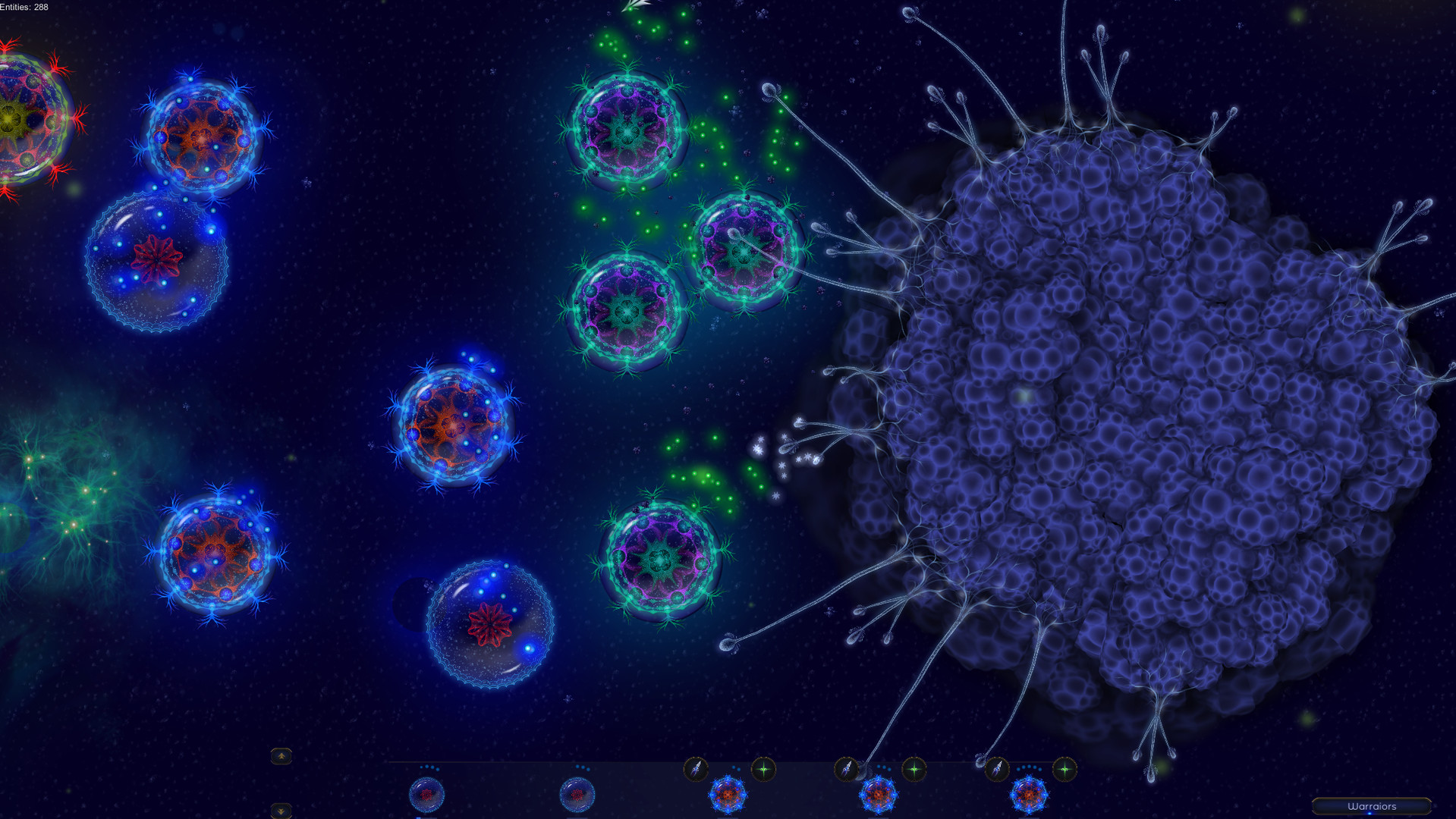Screen dimensions: 1456x819
Task: Activate the first green regeneration cross icon
Action: point(763,768)
